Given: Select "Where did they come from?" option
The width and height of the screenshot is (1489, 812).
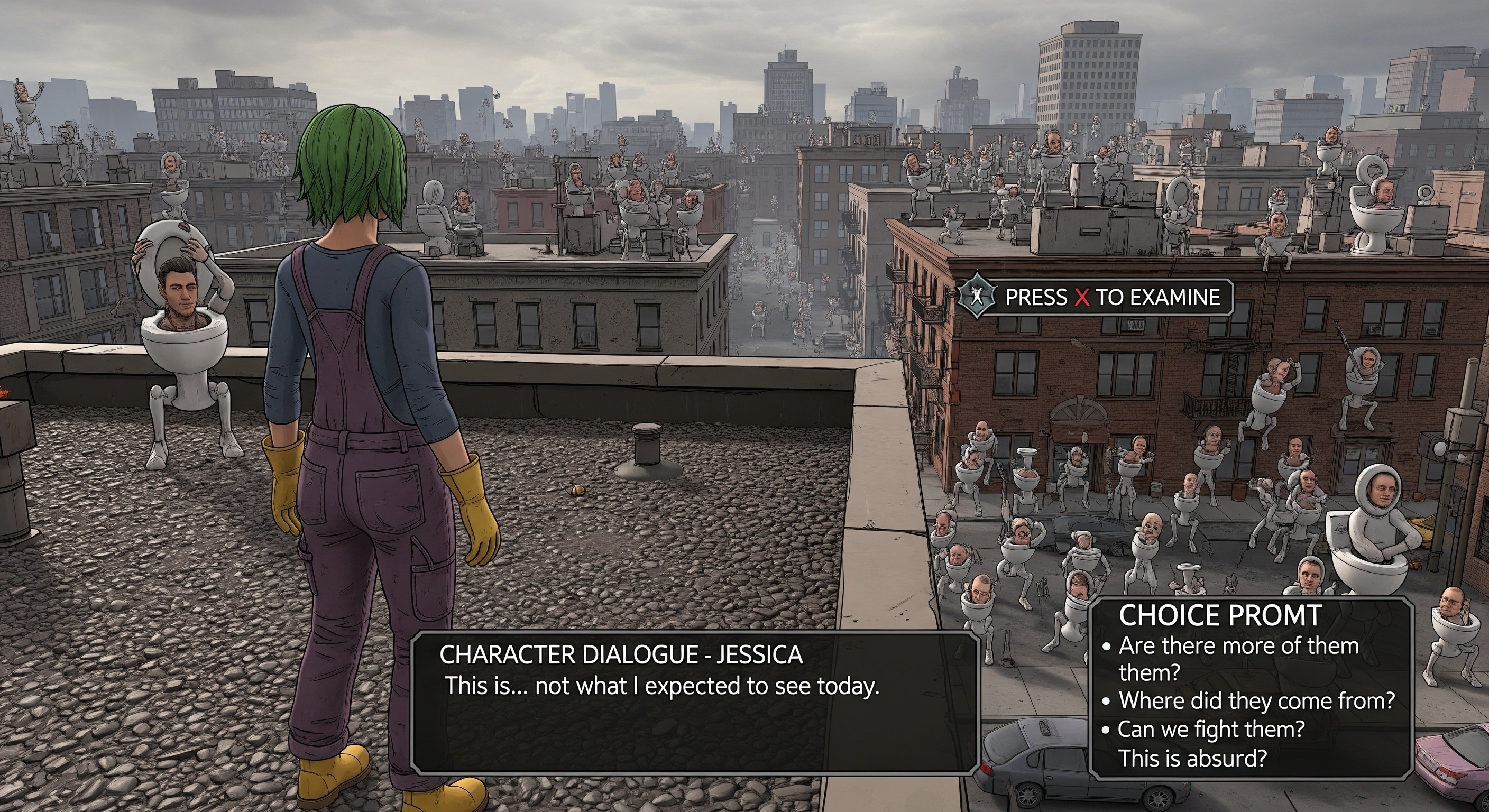Looking at the screenshot, I should click(x=1256, y=700).
